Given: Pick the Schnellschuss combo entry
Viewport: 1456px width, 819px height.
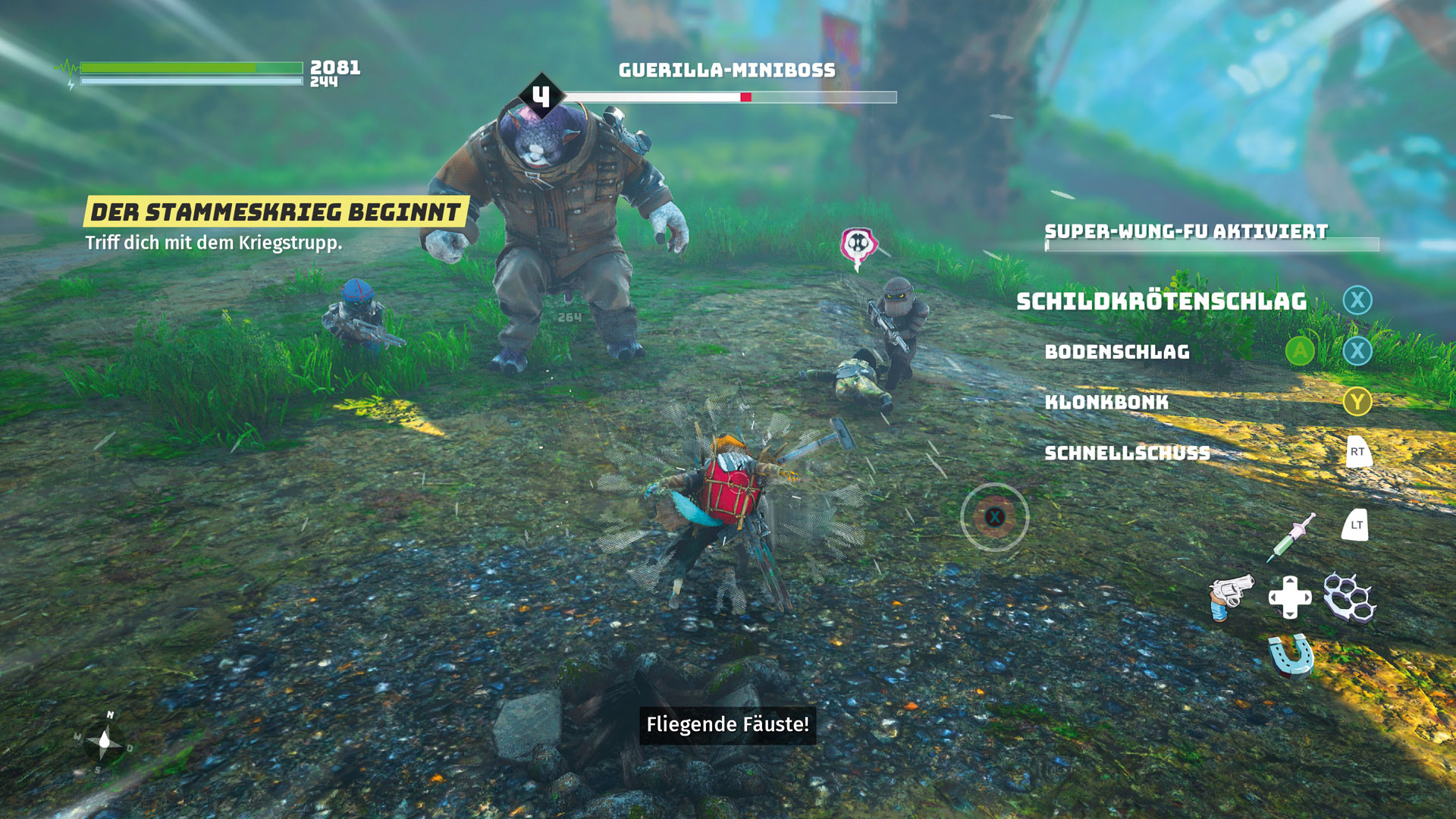Looking at the screenshot, I should (x=1127, y=453).
